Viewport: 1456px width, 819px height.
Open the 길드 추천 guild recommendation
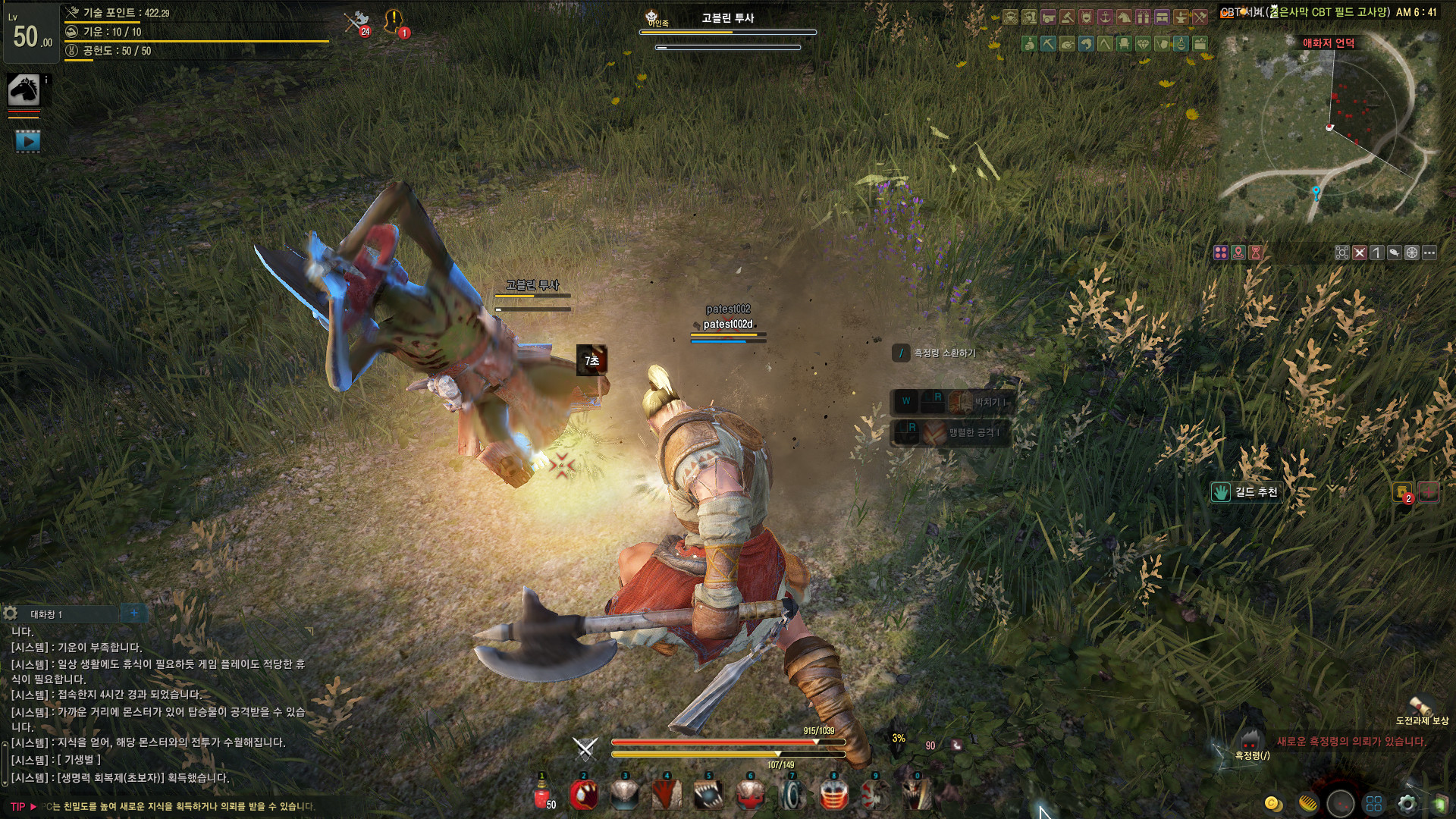(1247, 492)
